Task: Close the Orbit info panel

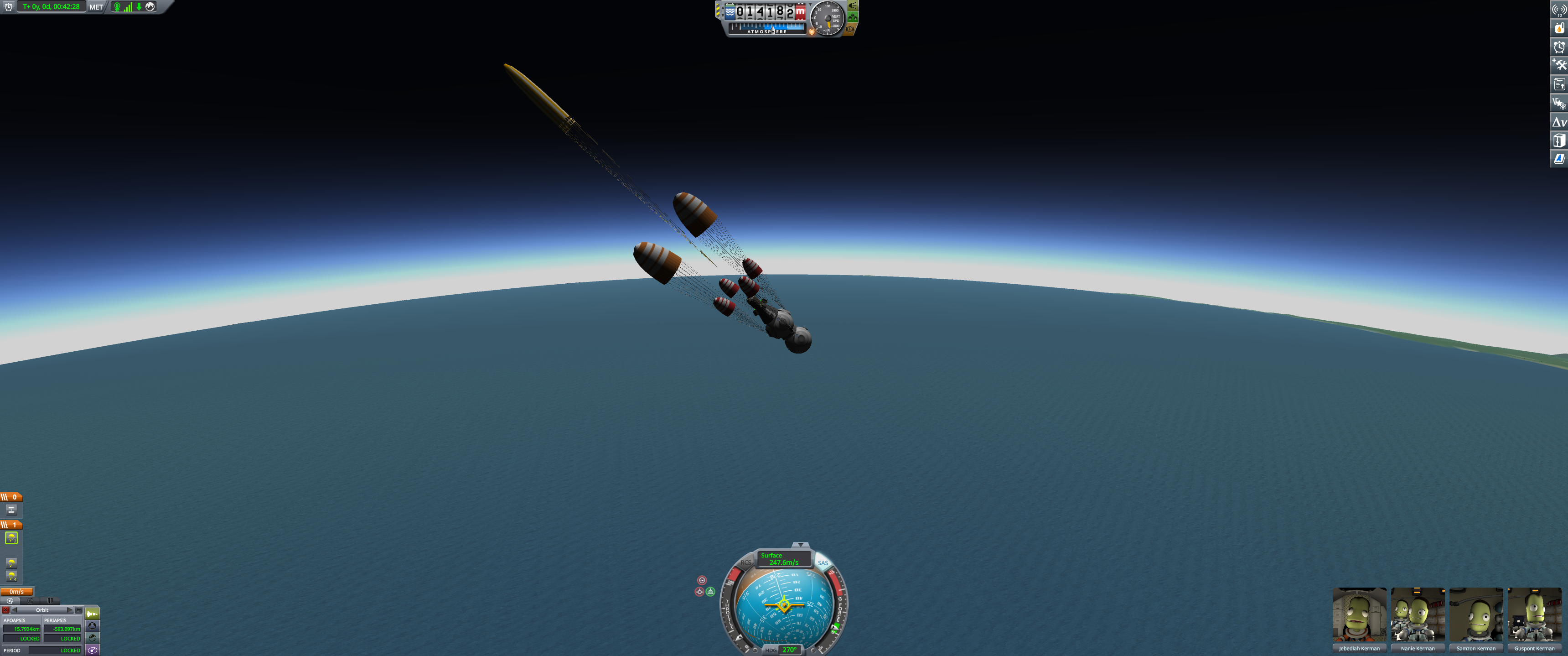Action: click(x=5, y=610)
